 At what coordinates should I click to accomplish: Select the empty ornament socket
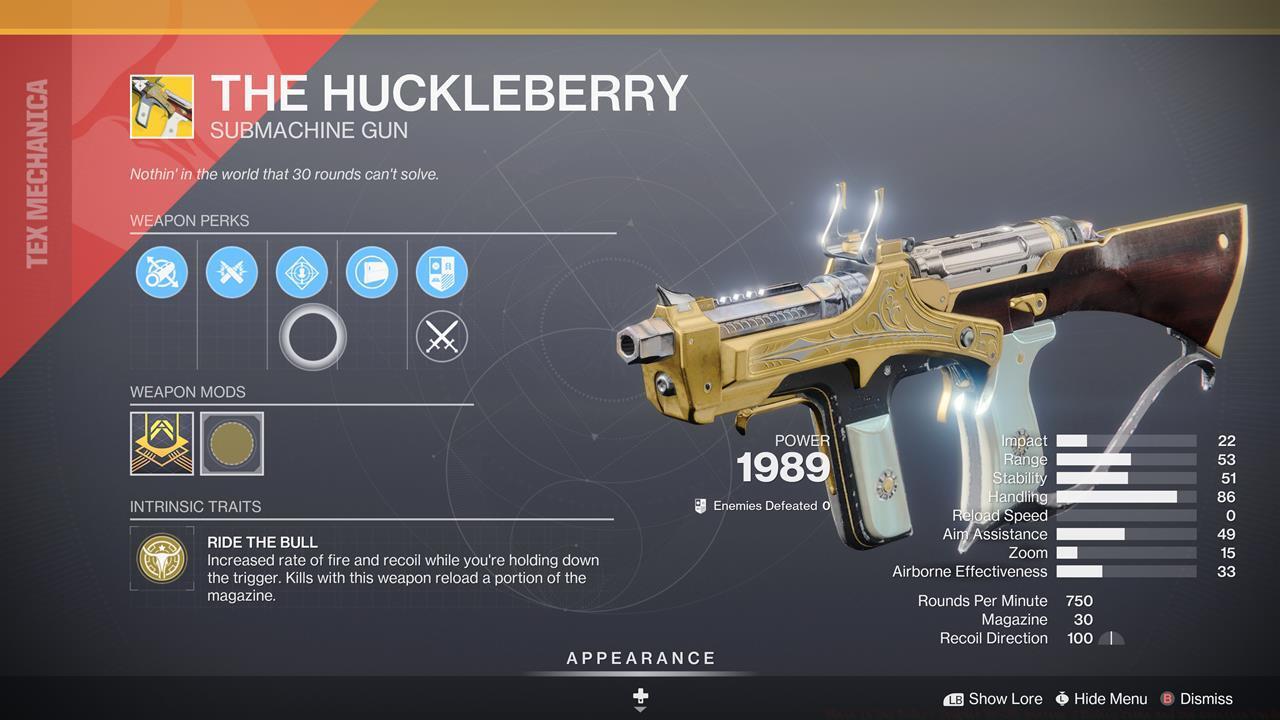[x=311, y=336]
